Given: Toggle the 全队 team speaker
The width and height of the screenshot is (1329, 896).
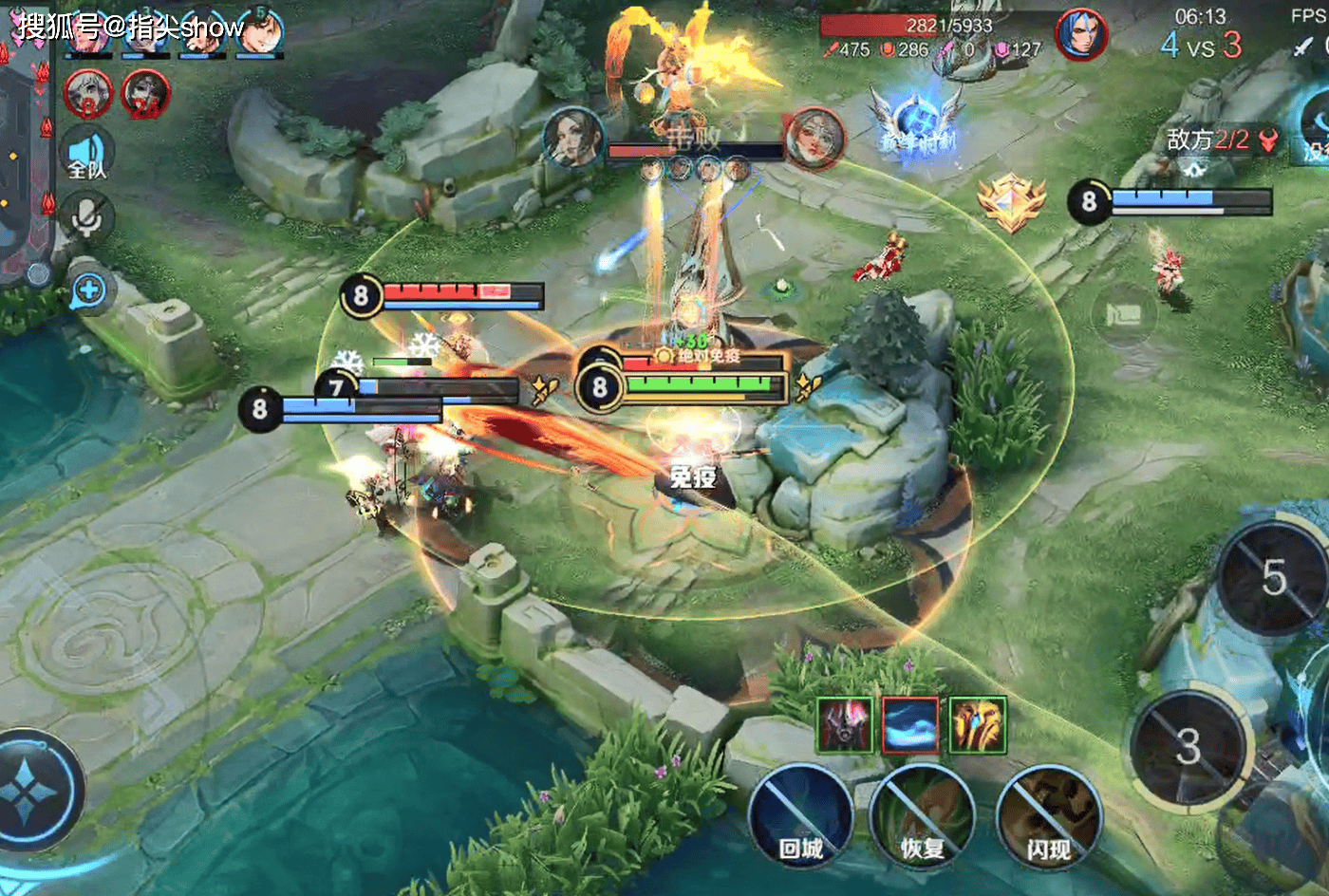Looking at the screenshot, I should [87, 157].
